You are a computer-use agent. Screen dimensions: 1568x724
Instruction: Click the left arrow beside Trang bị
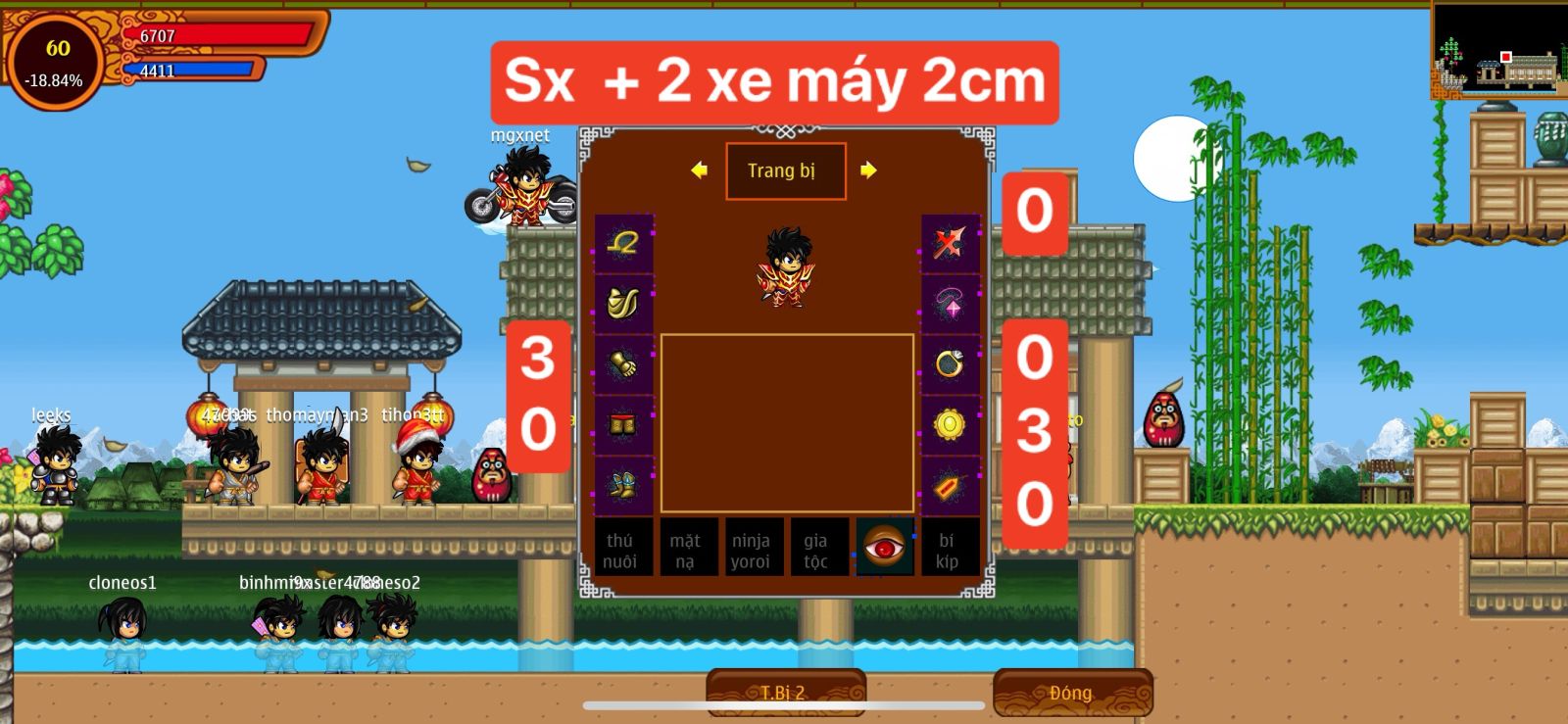[x=698, y=170]
